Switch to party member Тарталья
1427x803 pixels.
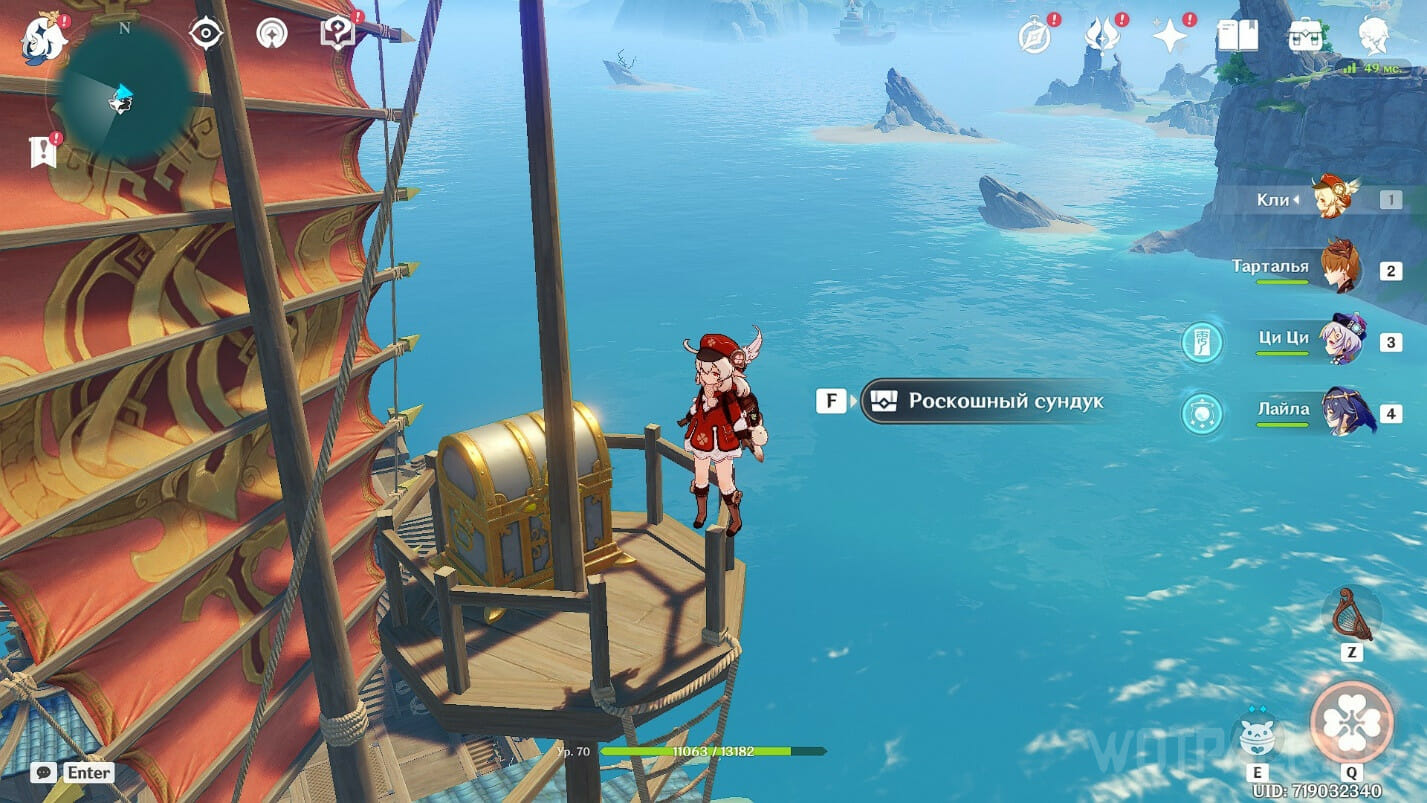click(1338, 269)
